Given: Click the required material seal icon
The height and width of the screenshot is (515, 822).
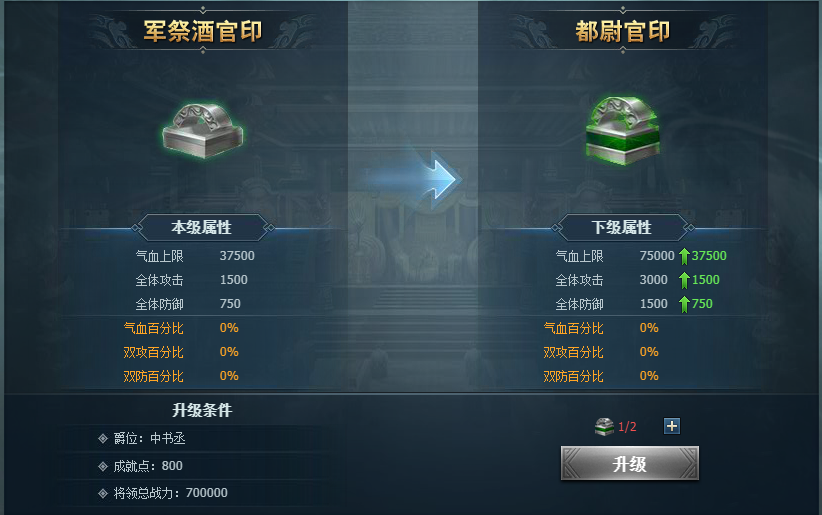Looking at the screenshot, I should pyautogui.click(x=603, y=427).
